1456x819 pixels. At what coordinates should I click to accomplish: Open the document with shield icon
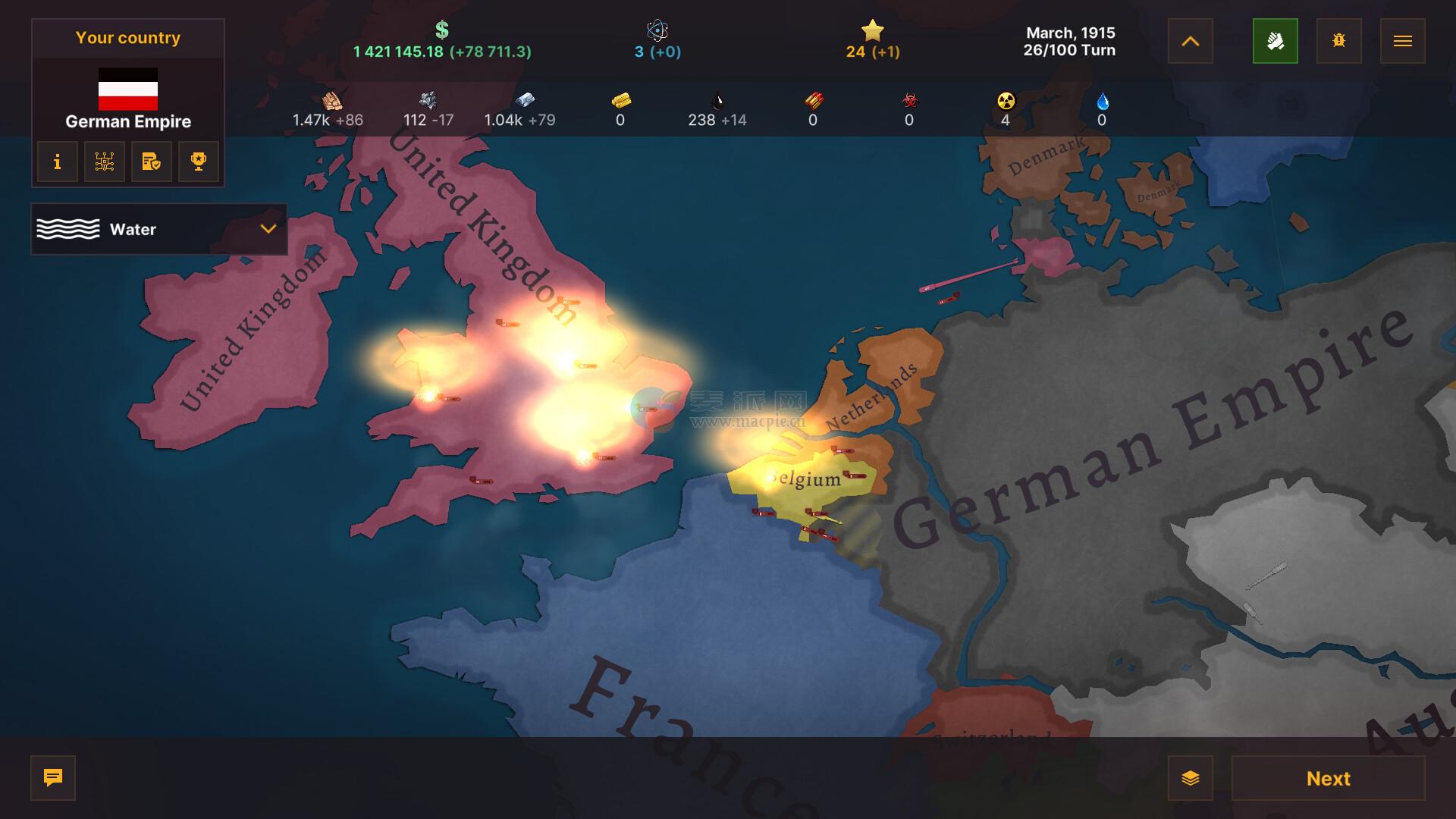coord(152,162)
